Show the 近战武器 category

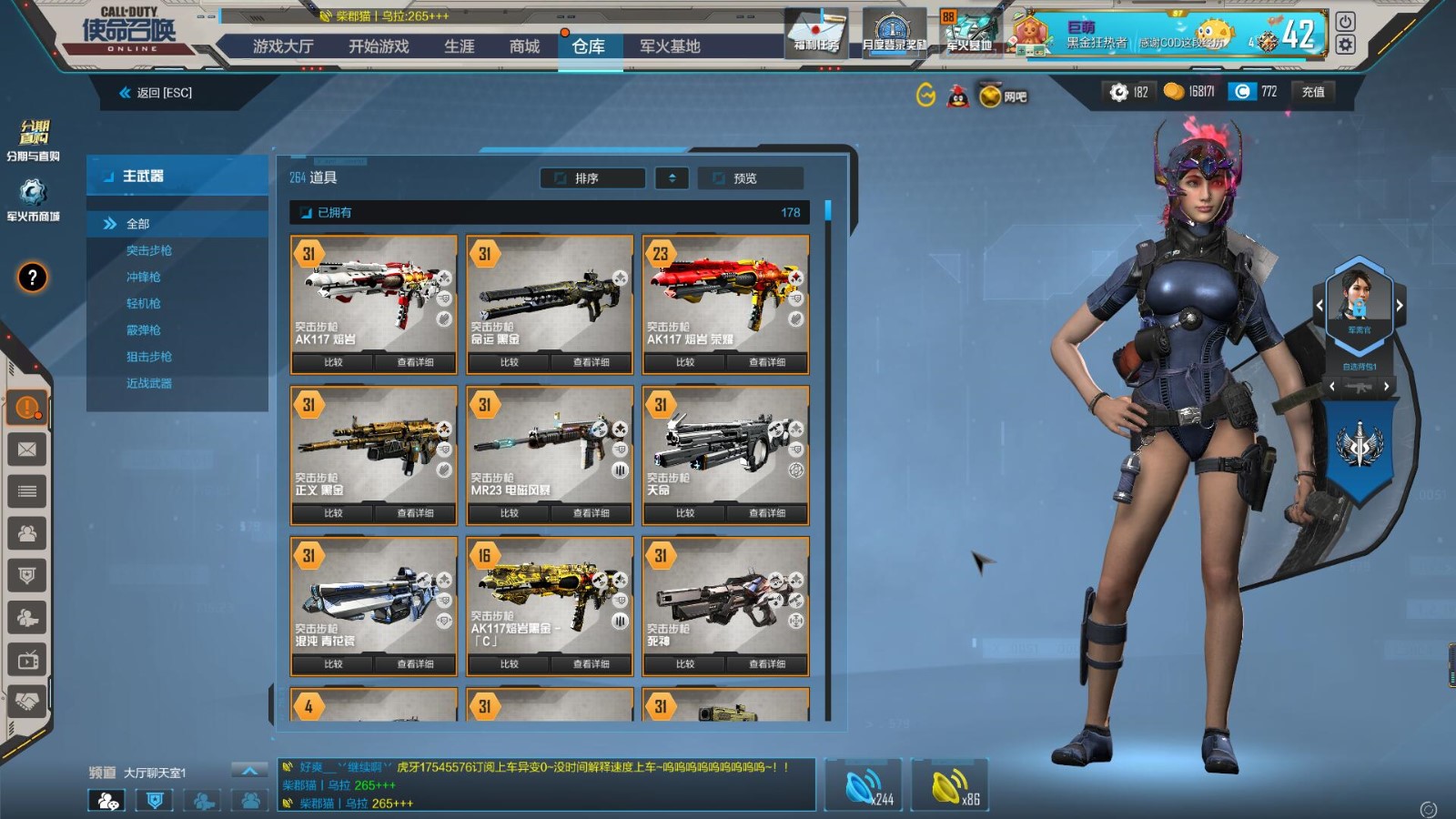(149, 383)
